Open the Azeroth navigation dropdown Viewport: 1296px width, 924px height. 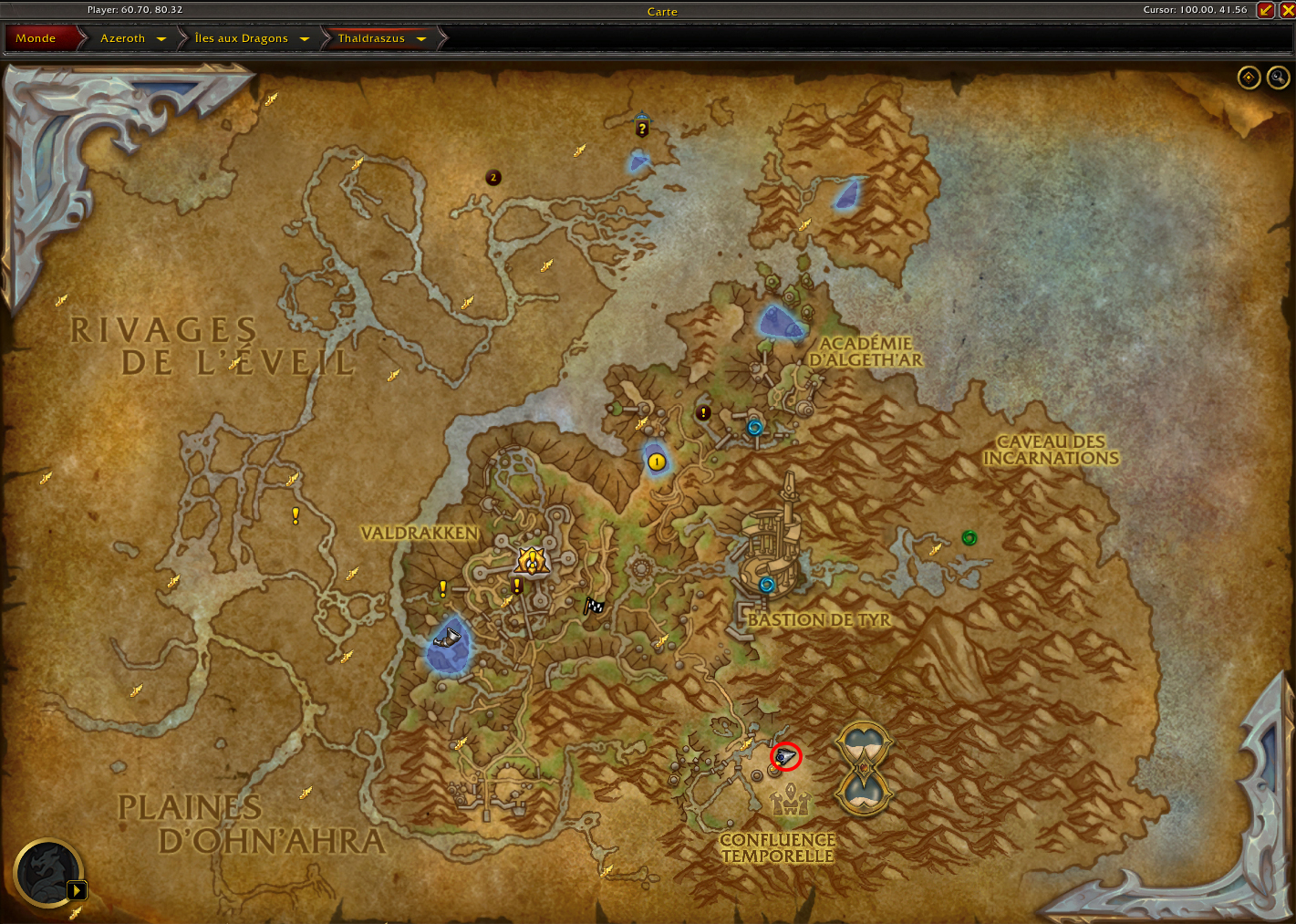161,39
